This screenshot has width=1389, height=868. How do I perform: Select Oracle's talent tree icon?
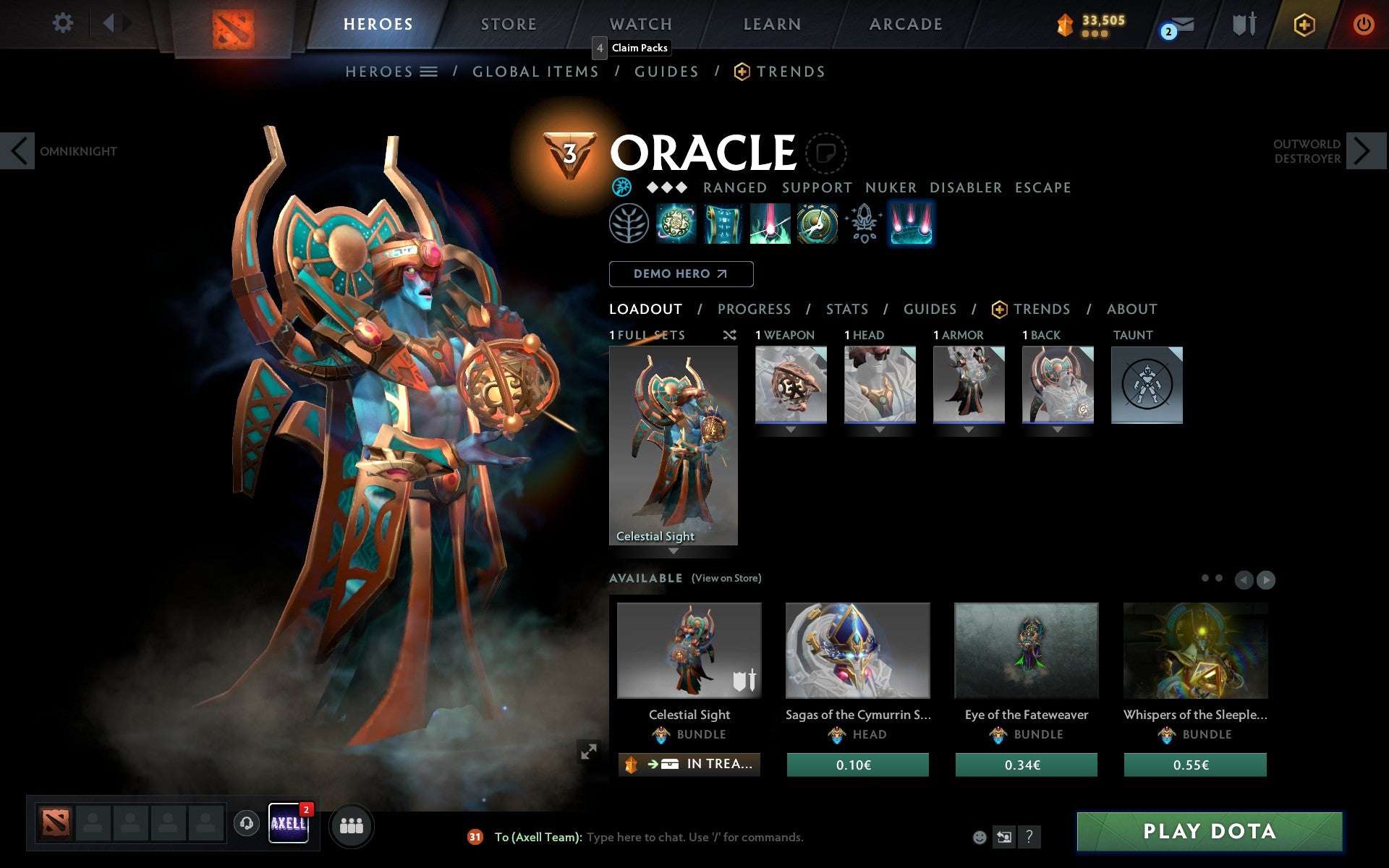click(630, 224)
